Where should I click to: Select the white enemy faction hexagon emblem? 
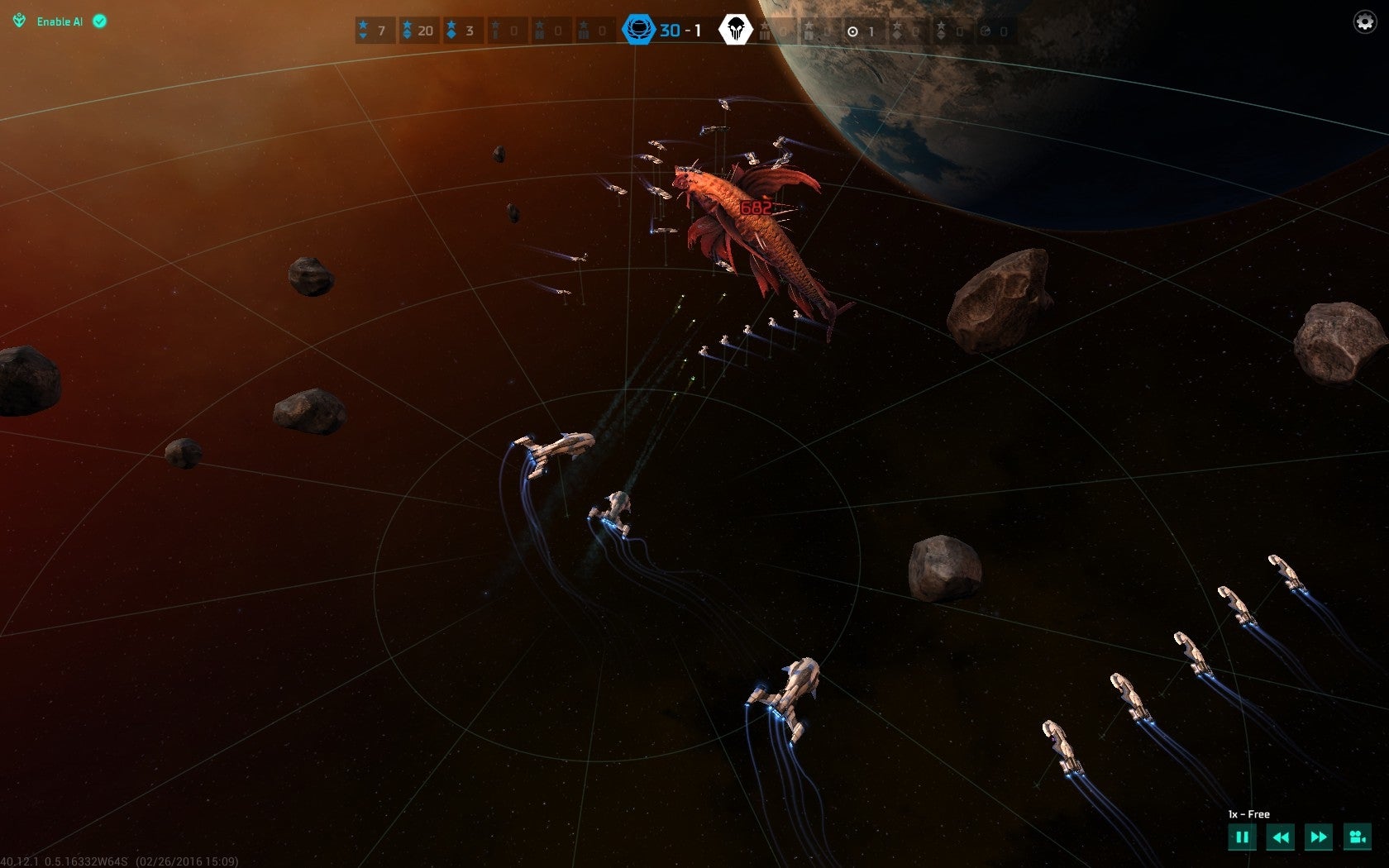[x=734, y=31]
